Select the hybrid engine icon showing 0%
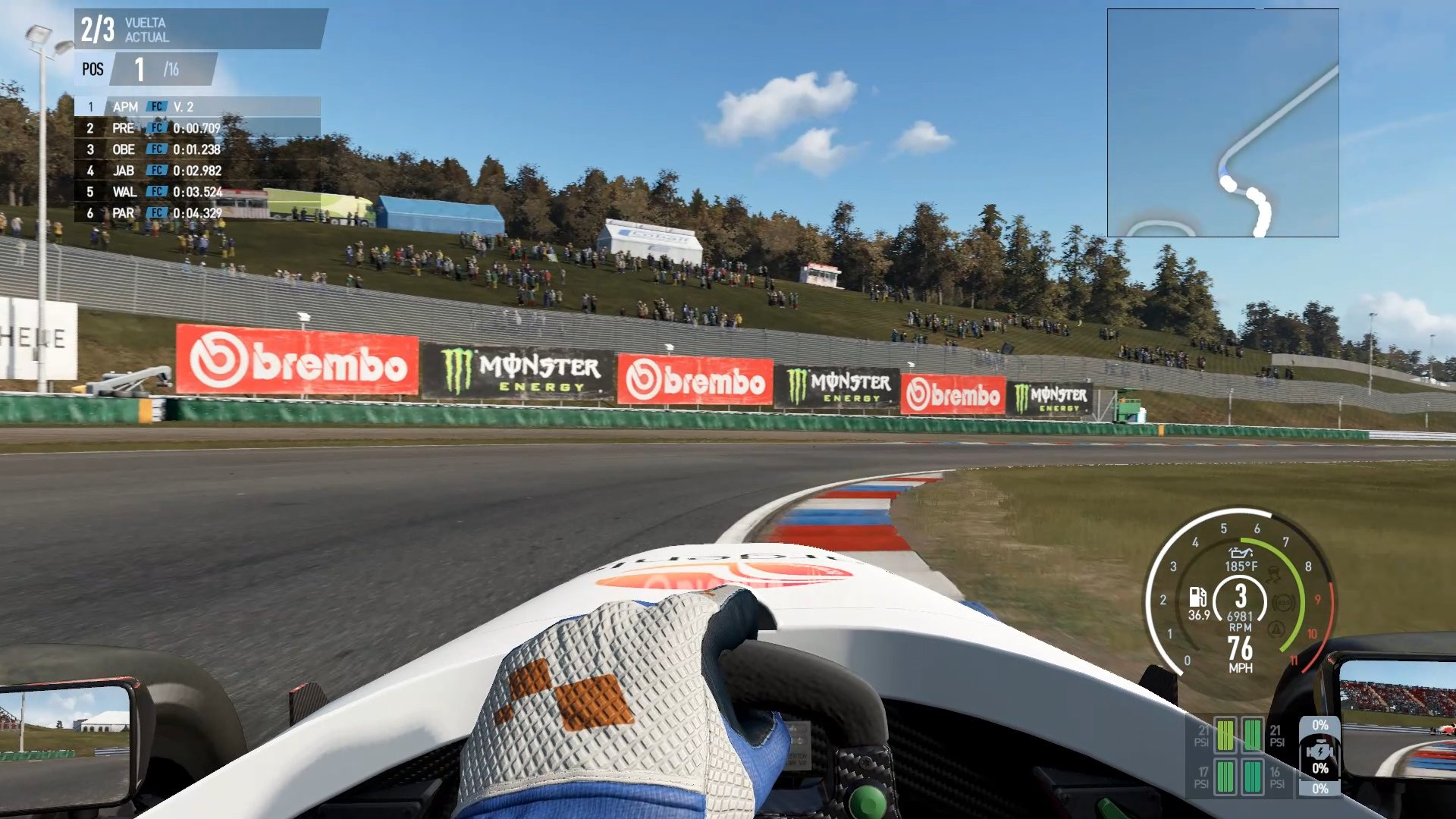 [1319, 750]
